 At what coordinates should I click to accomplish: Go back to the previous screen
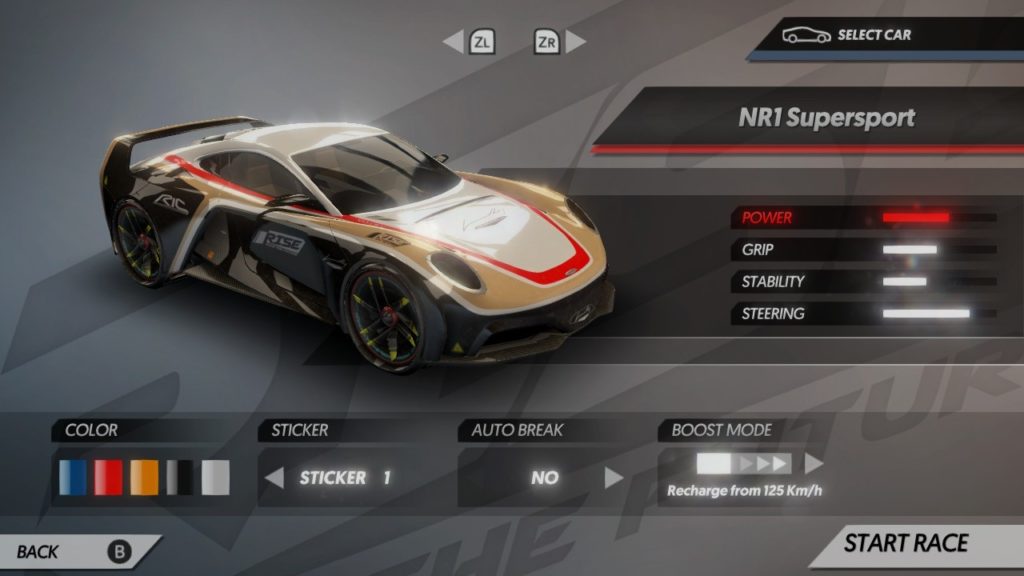[70, 551]
